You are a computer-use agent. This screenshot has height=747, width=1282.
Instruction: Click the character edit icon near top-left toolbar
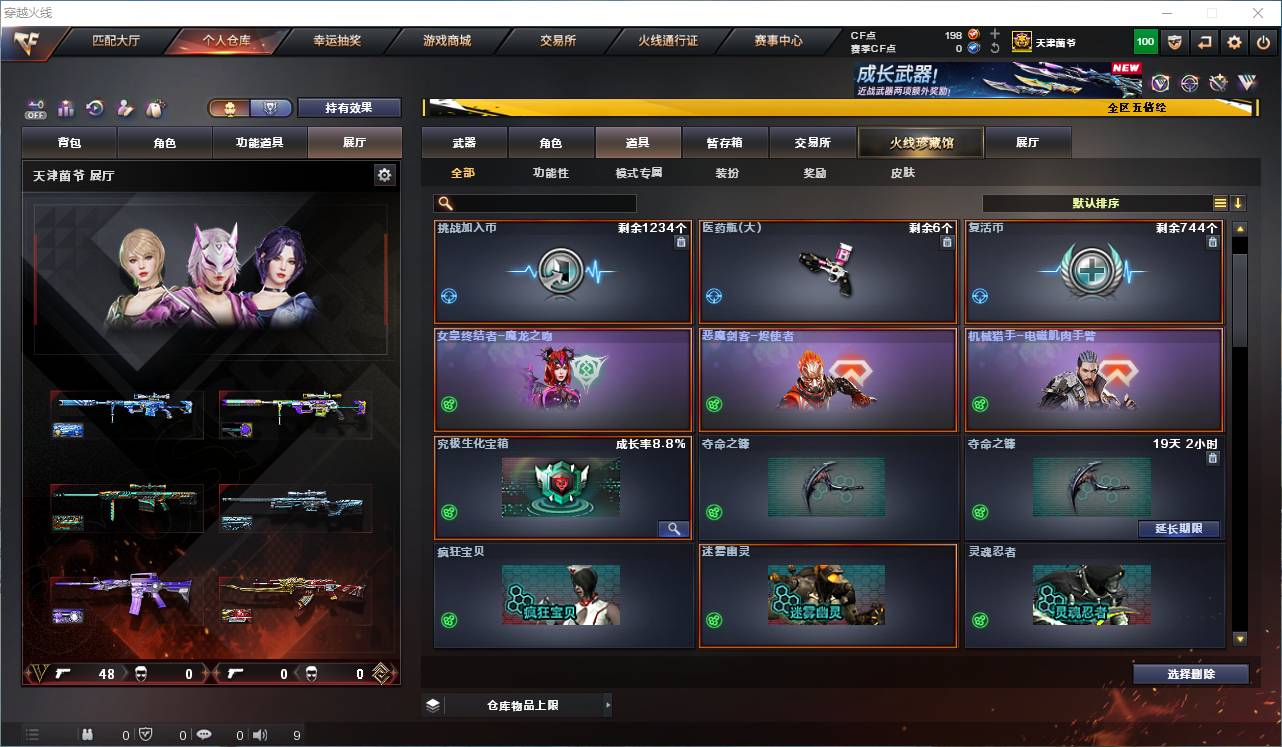(125, 108)
